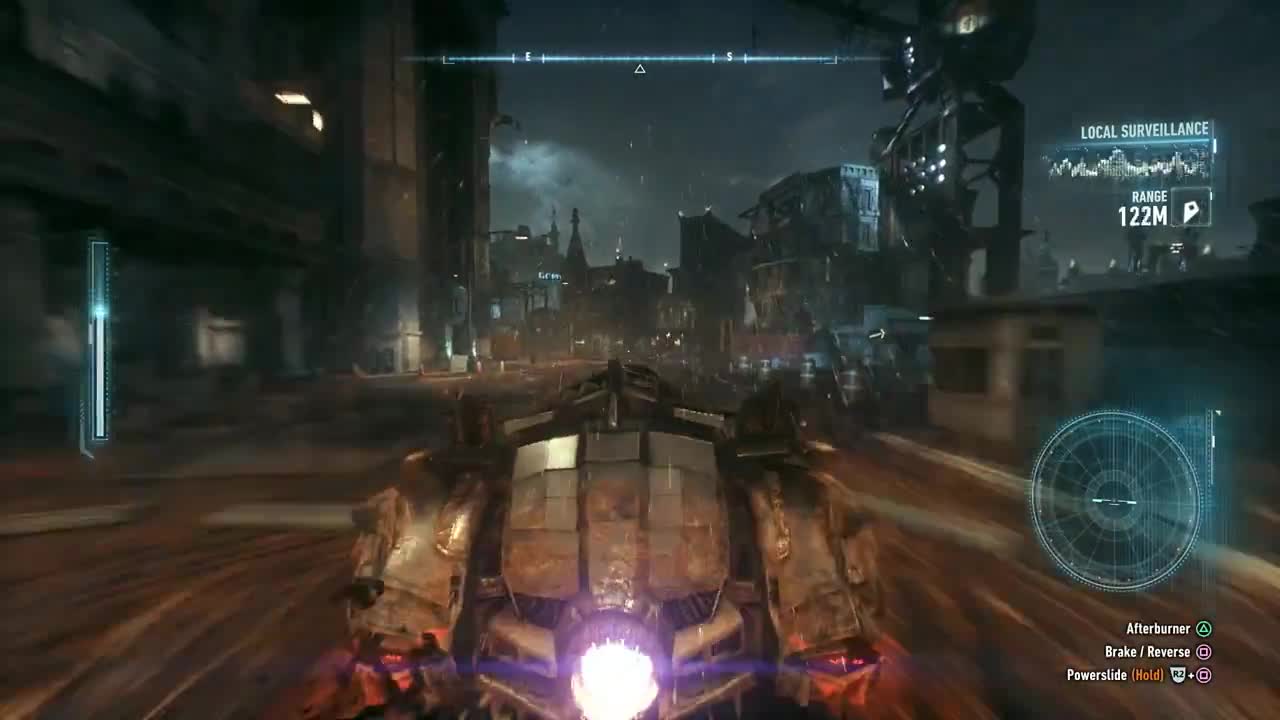Click the green Afterburner triangle button icon
Image resolution: width=1280 pixels, height=720 pixels.
click(1205, 629)
